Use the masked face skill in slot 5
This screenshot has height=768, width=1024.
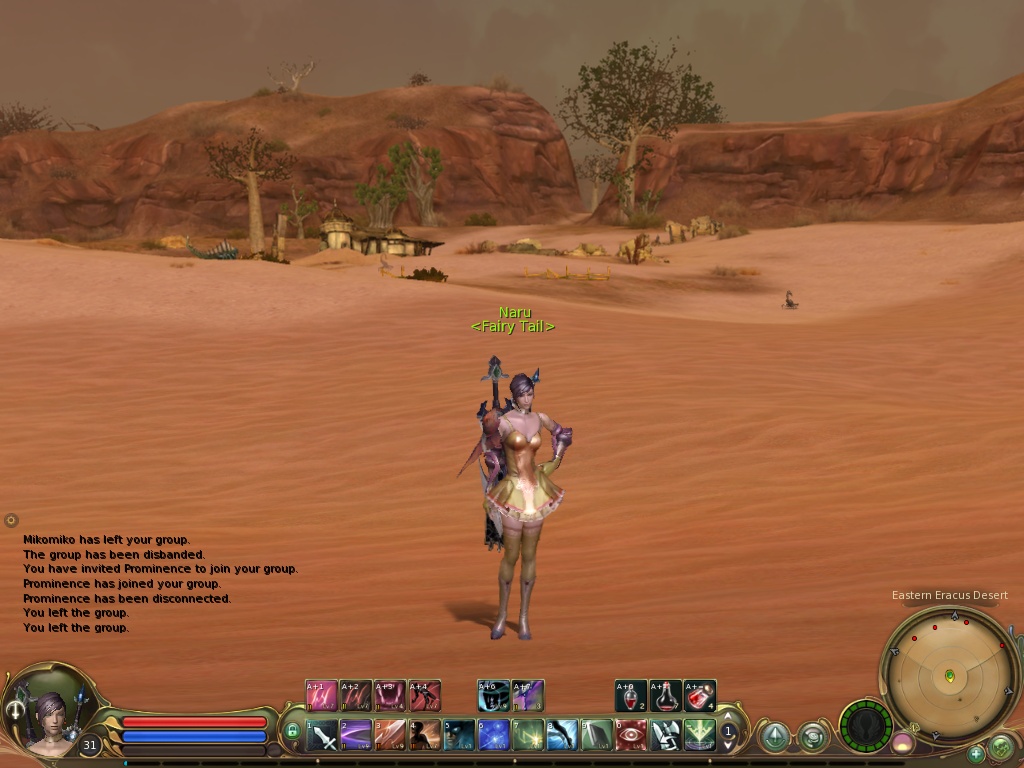tap(459, 735)
